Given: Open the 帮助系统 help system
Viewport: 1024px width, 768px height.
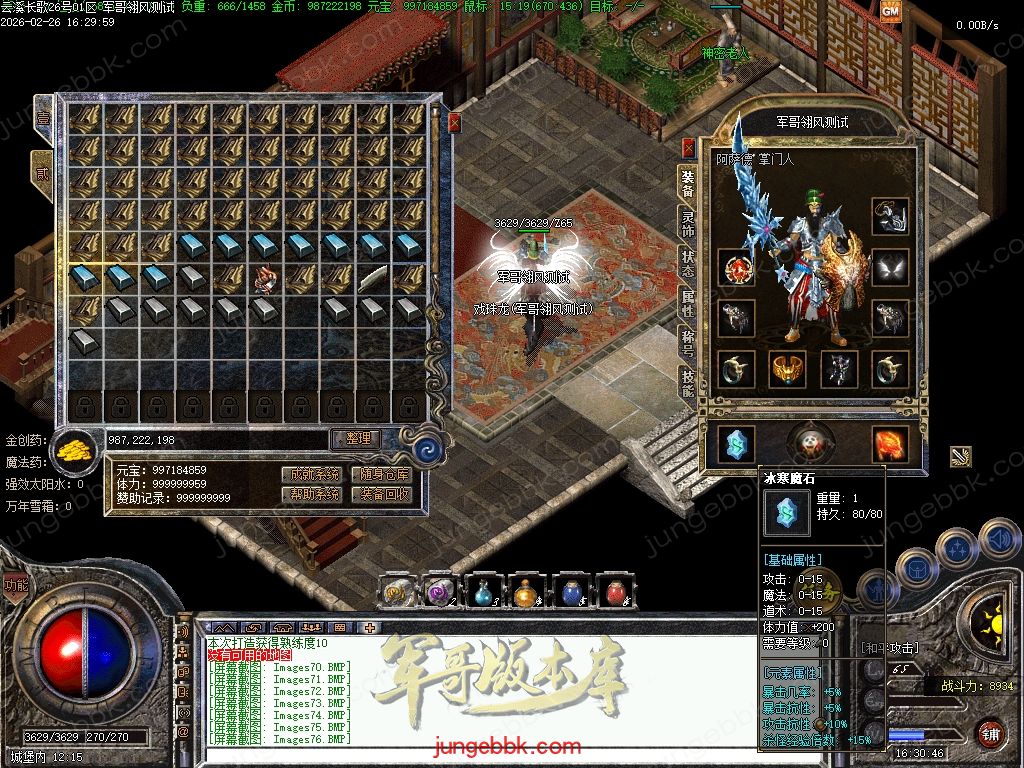Looking at the screenshot, I should pyautogui.click(x=311, y=494).
